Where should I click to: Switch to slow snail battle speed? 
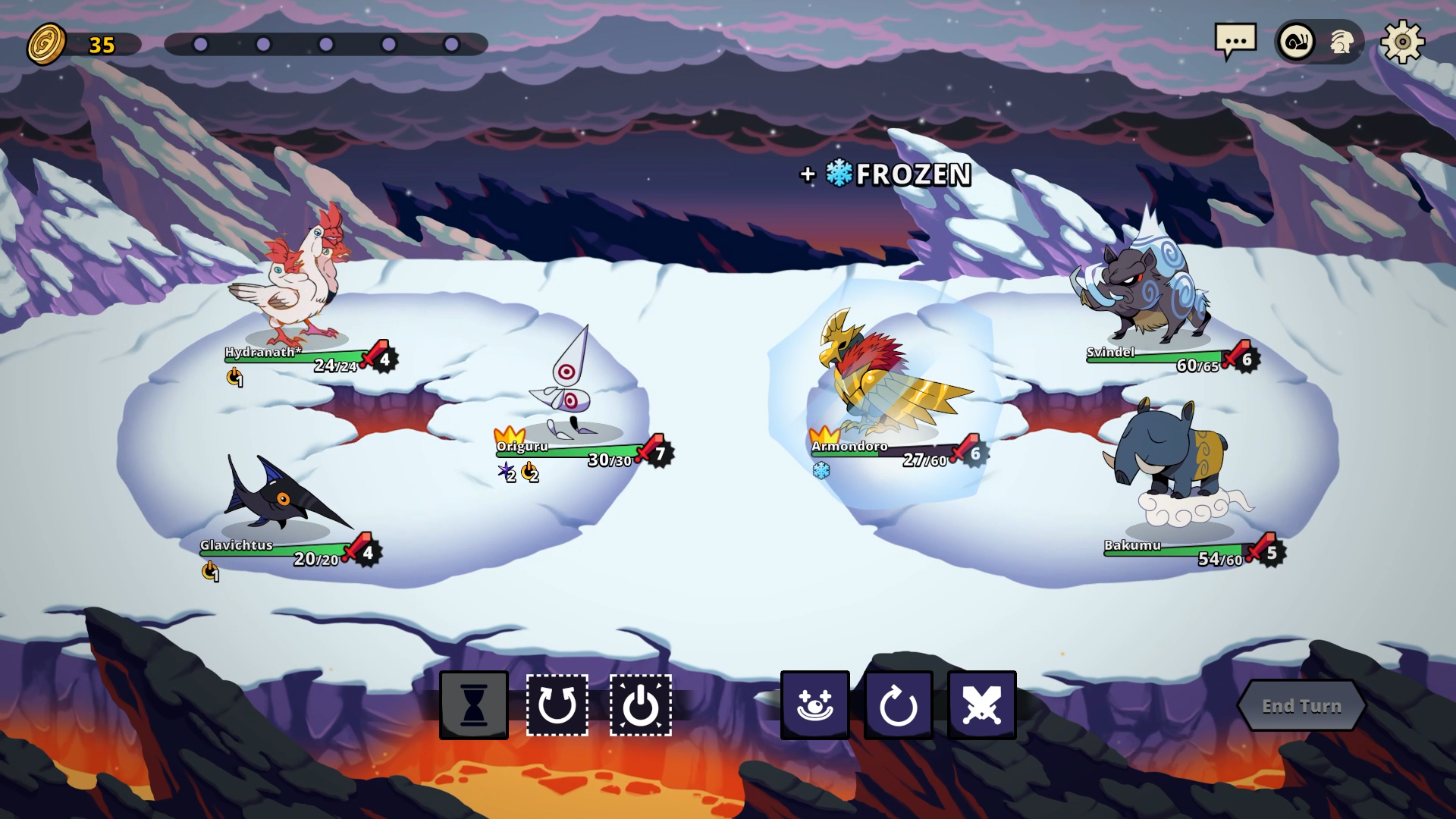[x=1297, y=42]
